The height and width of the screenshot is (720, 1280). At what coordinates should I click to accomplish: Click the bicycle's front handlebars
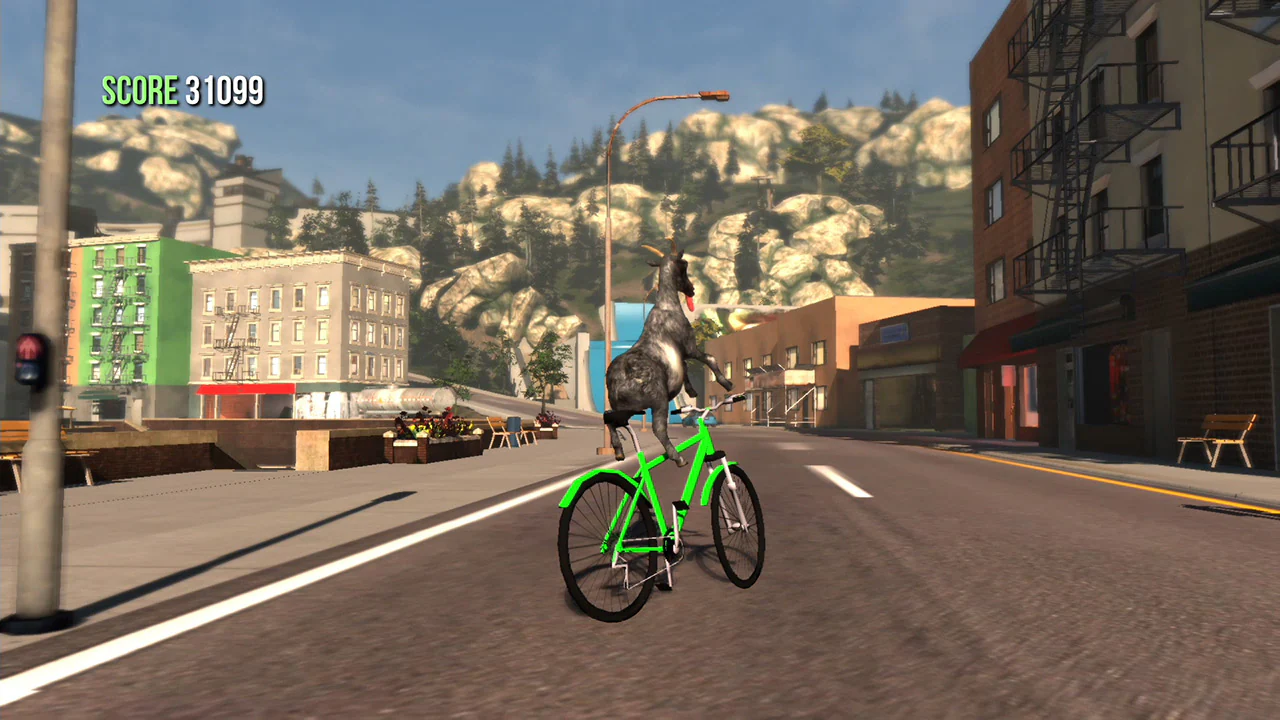click(710, 400)
